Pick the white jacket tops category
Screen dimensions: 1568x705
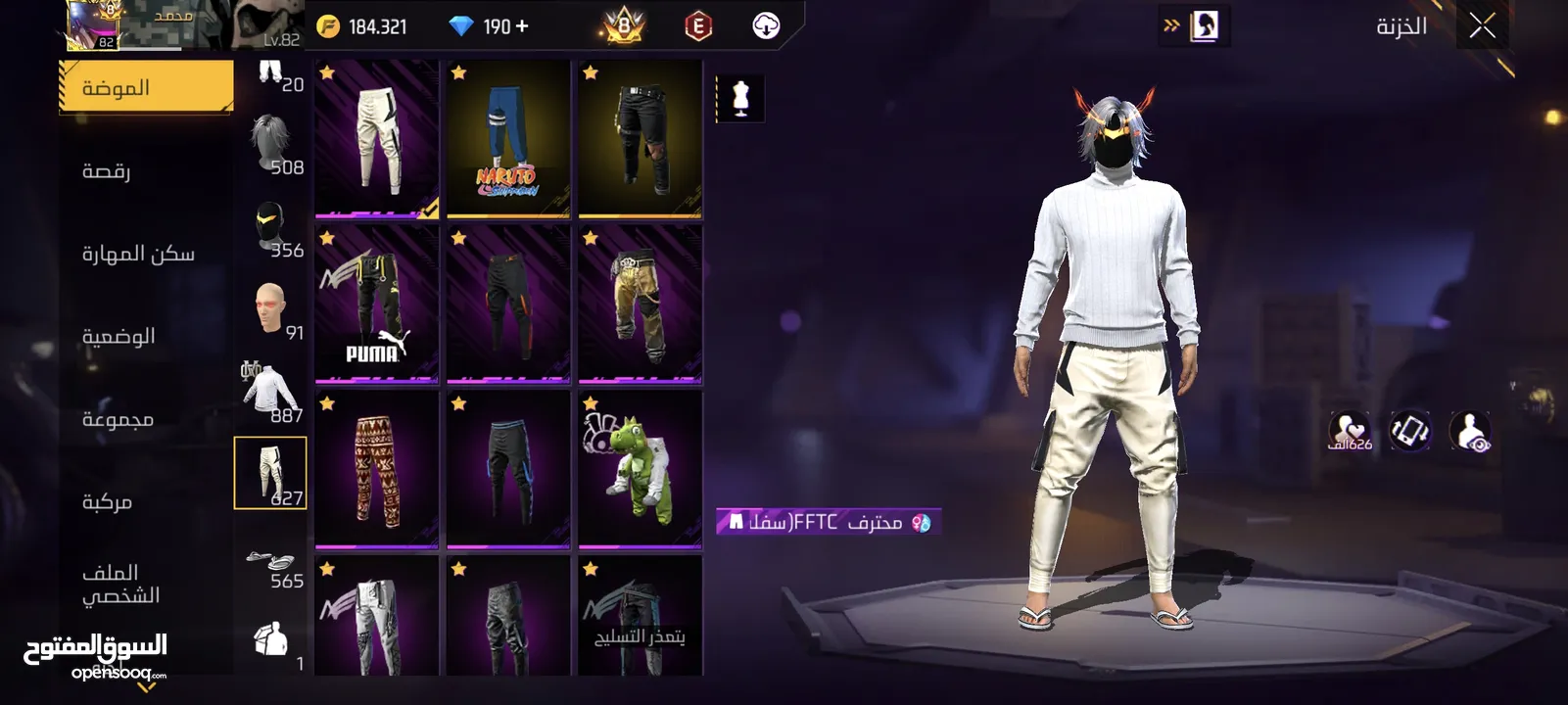tap(269, 392)
